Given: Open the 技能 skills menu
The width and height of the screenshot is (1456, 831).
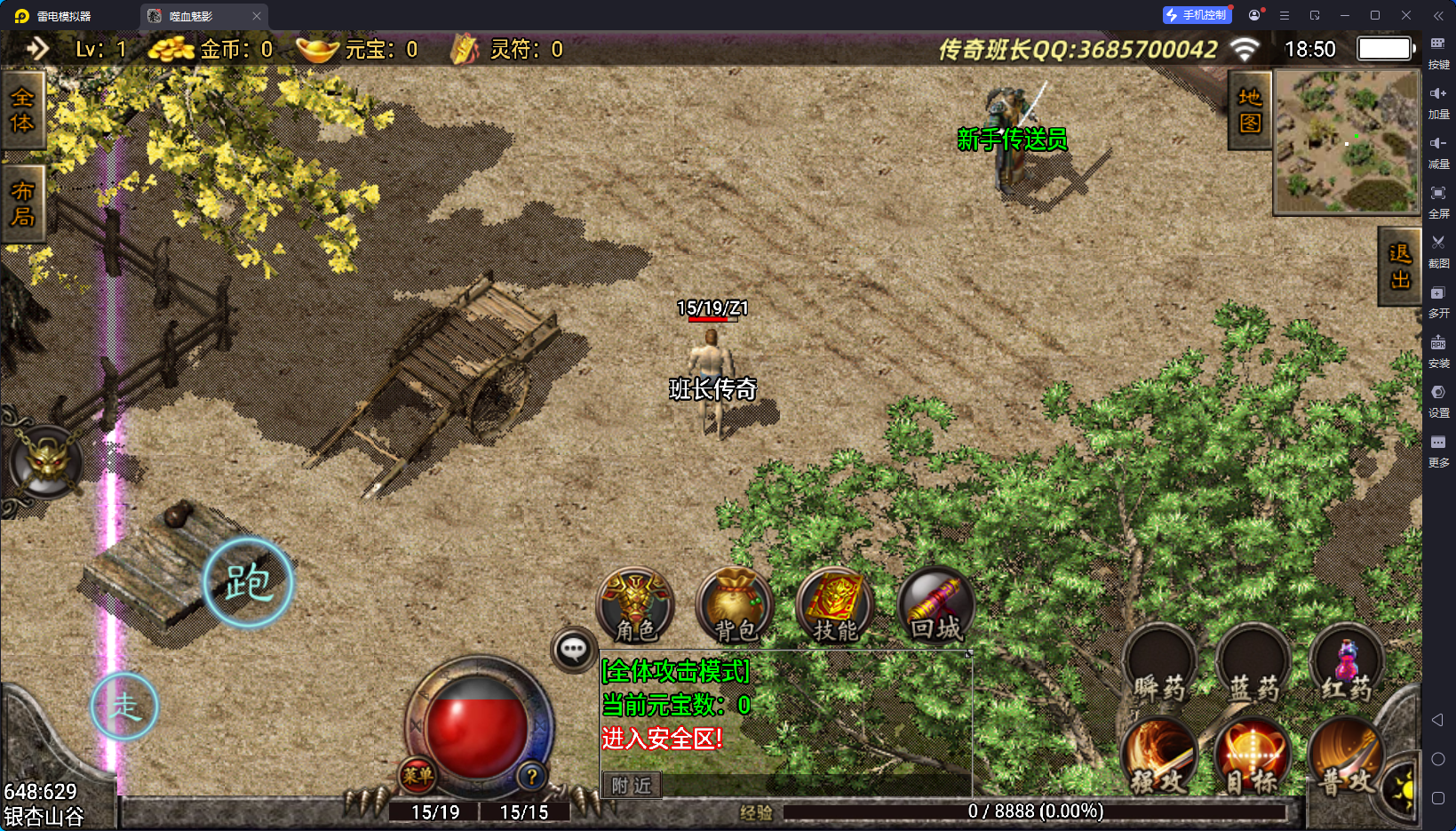Looking at the screenshot, I should [835, 606].
